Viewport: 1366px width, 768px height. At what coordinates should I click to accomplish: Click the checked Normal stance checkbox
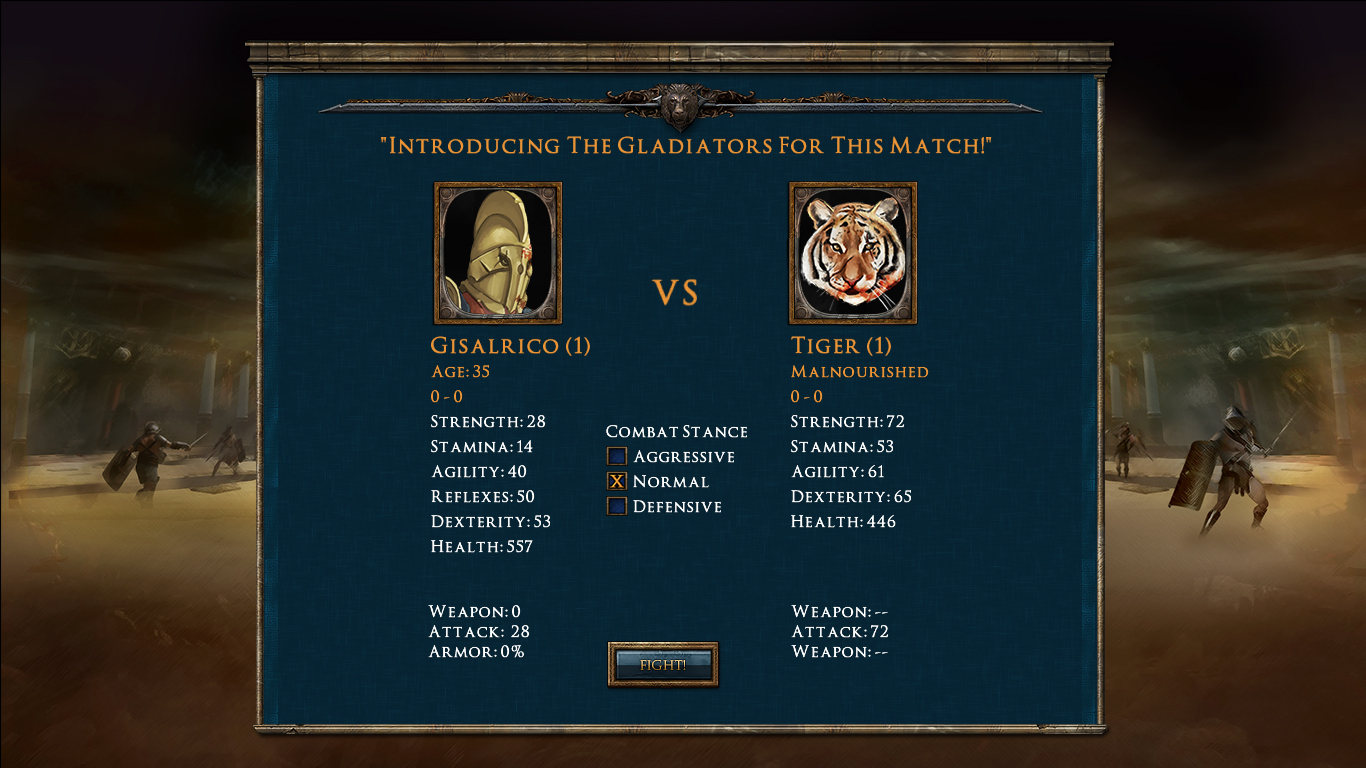[x=617, y=482]
